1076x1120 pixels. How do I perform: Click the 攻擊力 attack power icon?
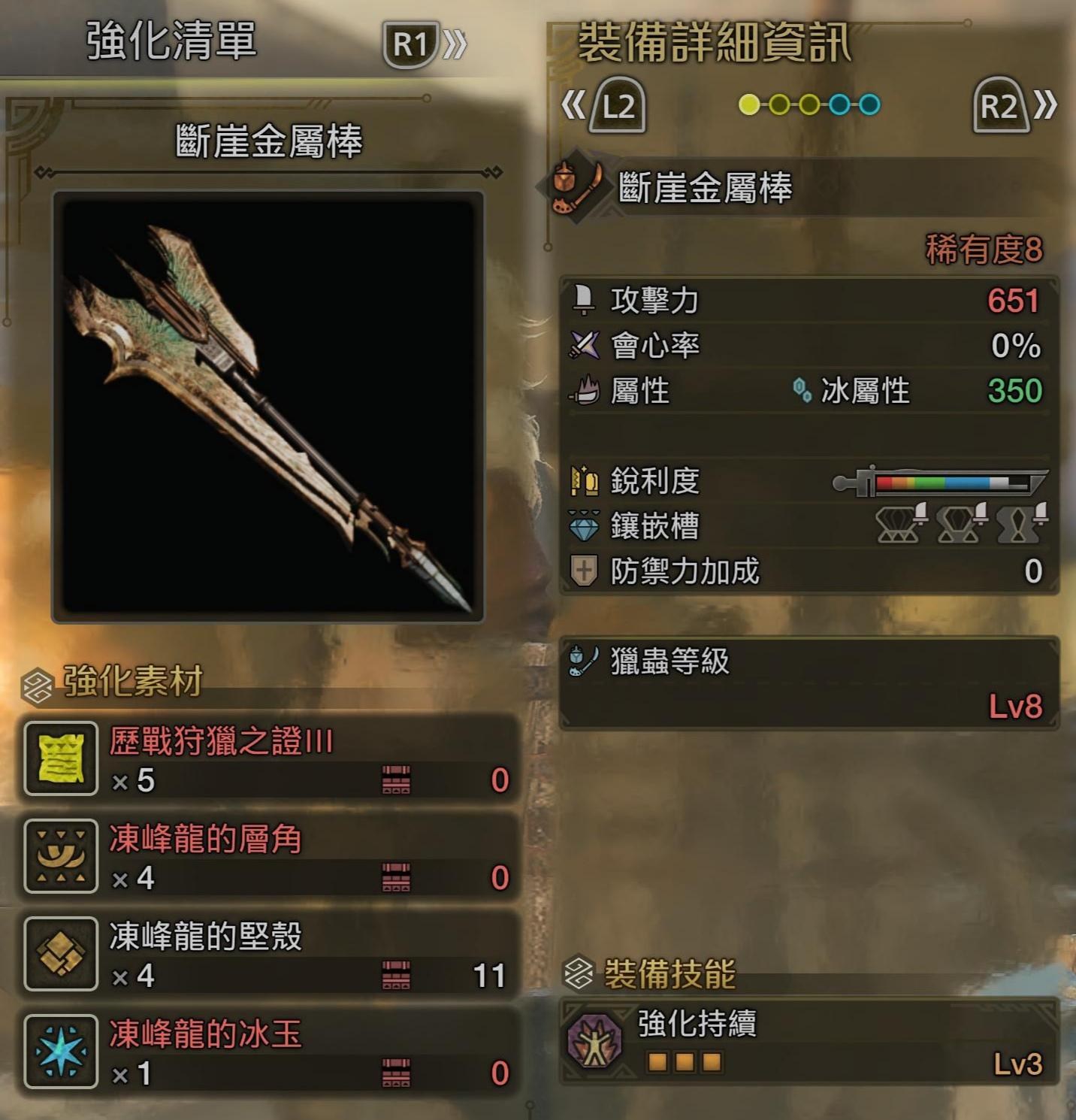pyautogui.click(x=582, y=301)
